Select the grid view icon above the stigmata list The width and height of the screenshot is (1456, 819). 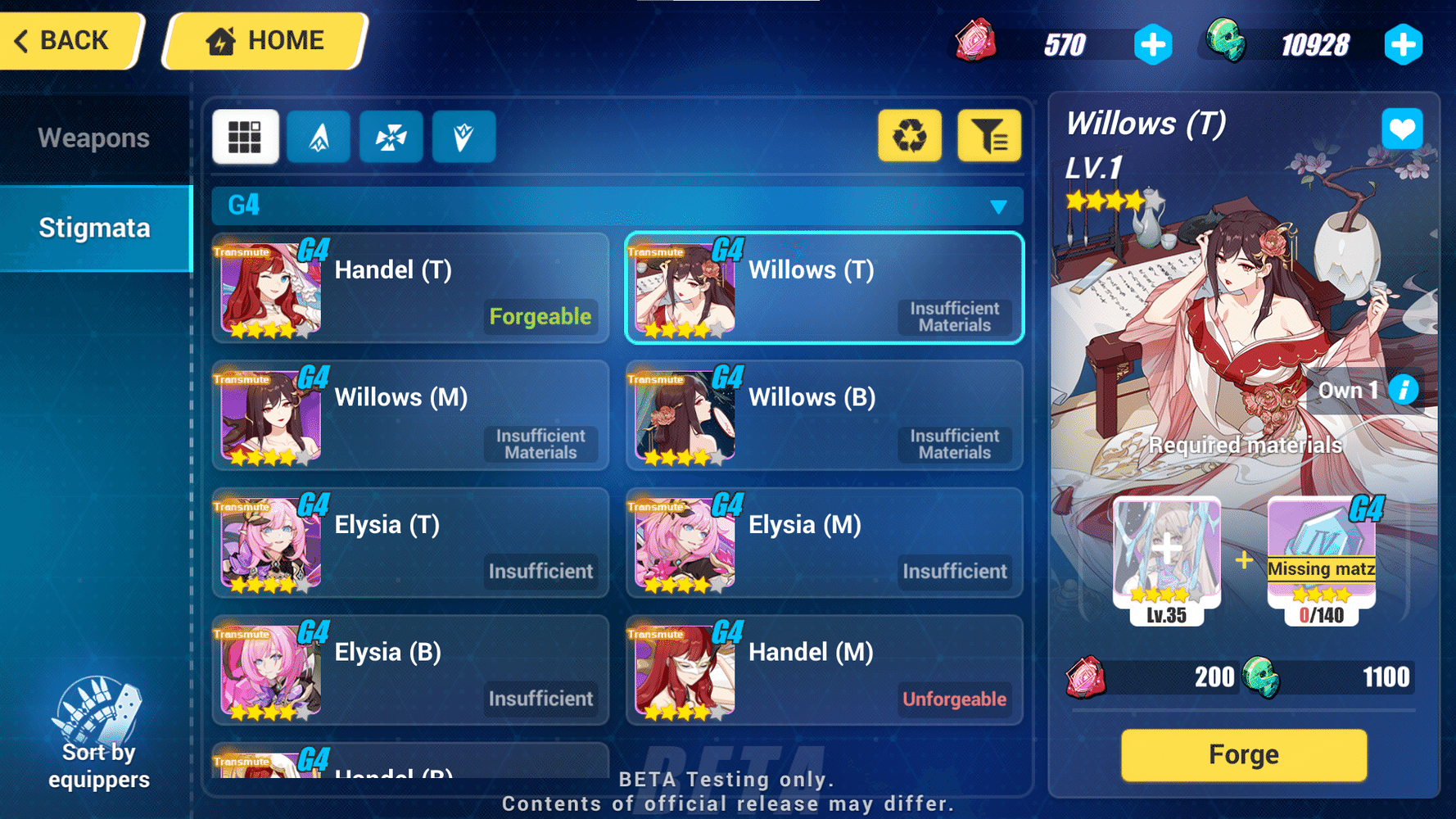click(245, 136)
